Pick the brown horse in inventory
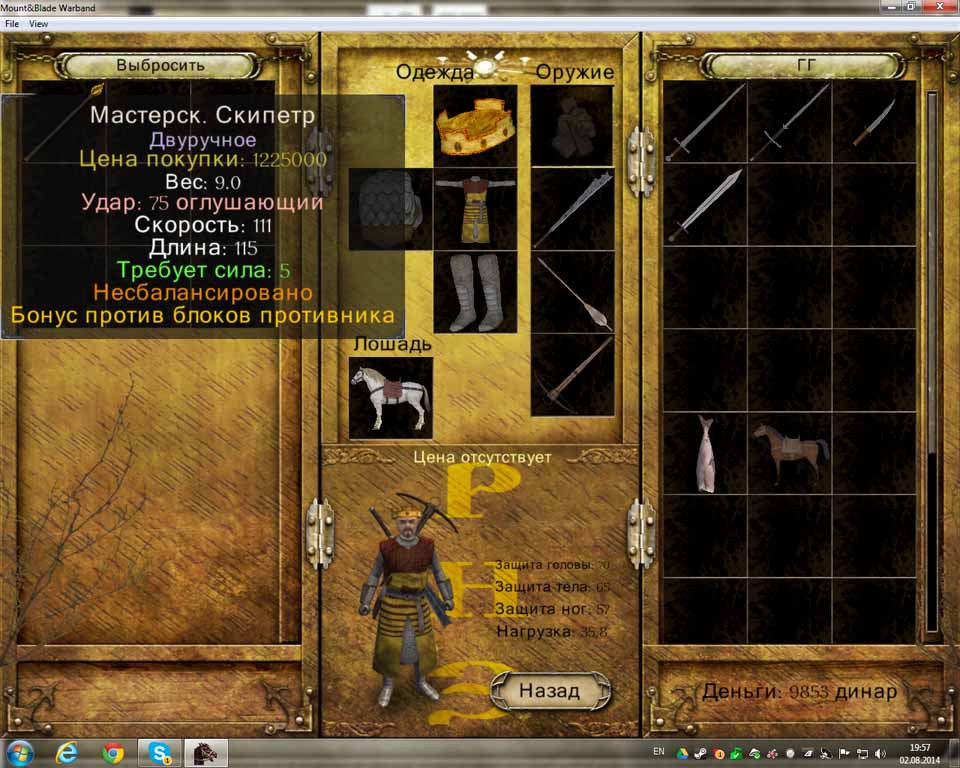The width and height of the screenshot is (960, 768). (790, 453)
